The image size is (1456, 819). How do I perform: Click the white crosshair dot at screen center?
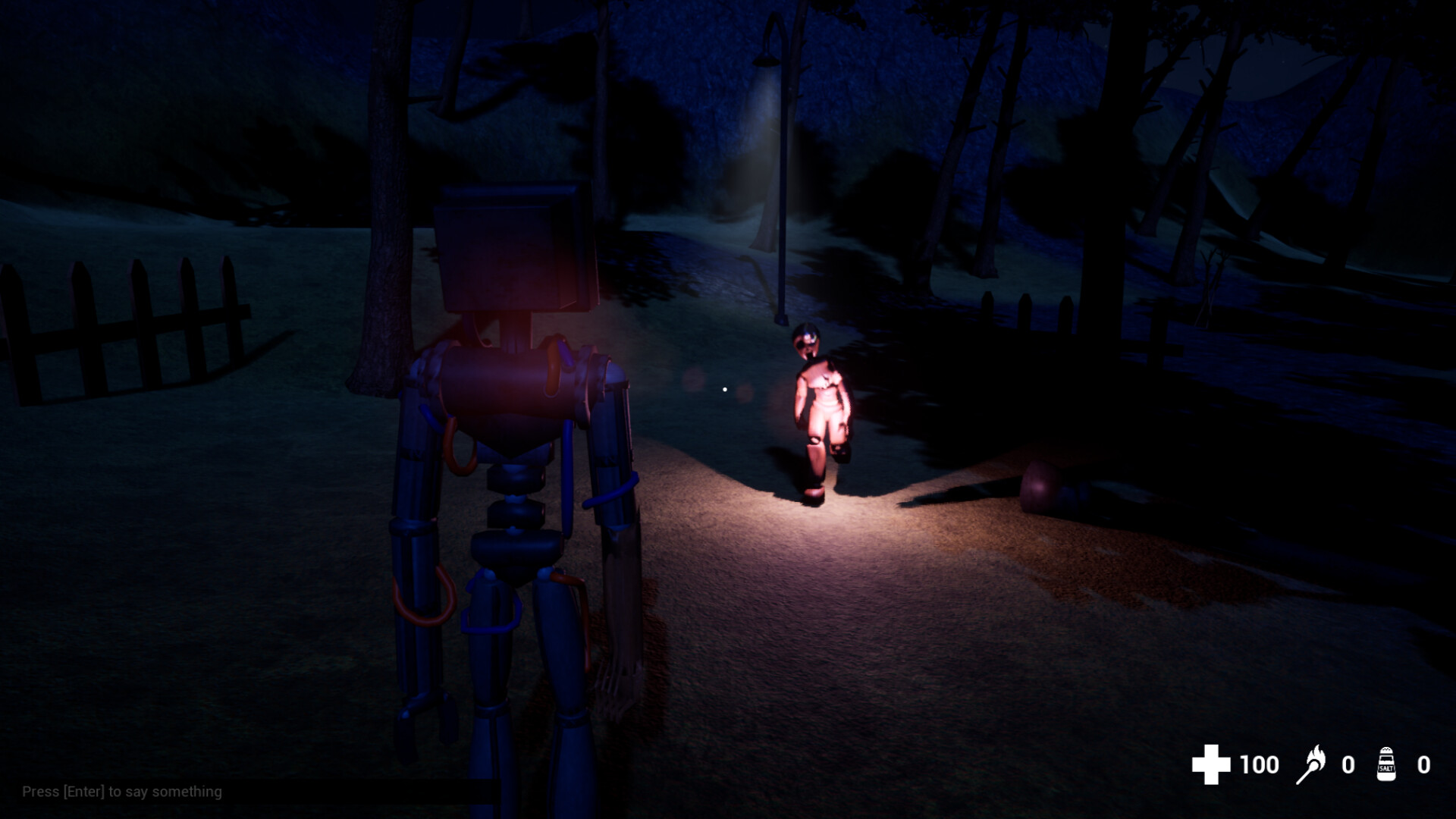tap(724, 388)
